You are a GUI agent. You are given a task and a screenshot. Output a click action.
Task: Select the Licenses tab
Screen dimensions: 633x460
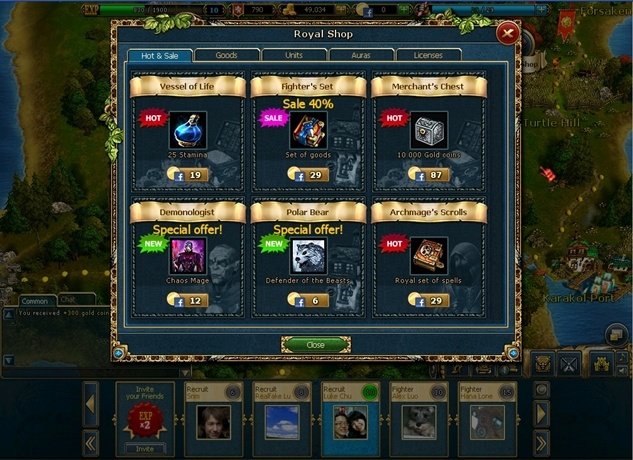click(x=428, y=55)
